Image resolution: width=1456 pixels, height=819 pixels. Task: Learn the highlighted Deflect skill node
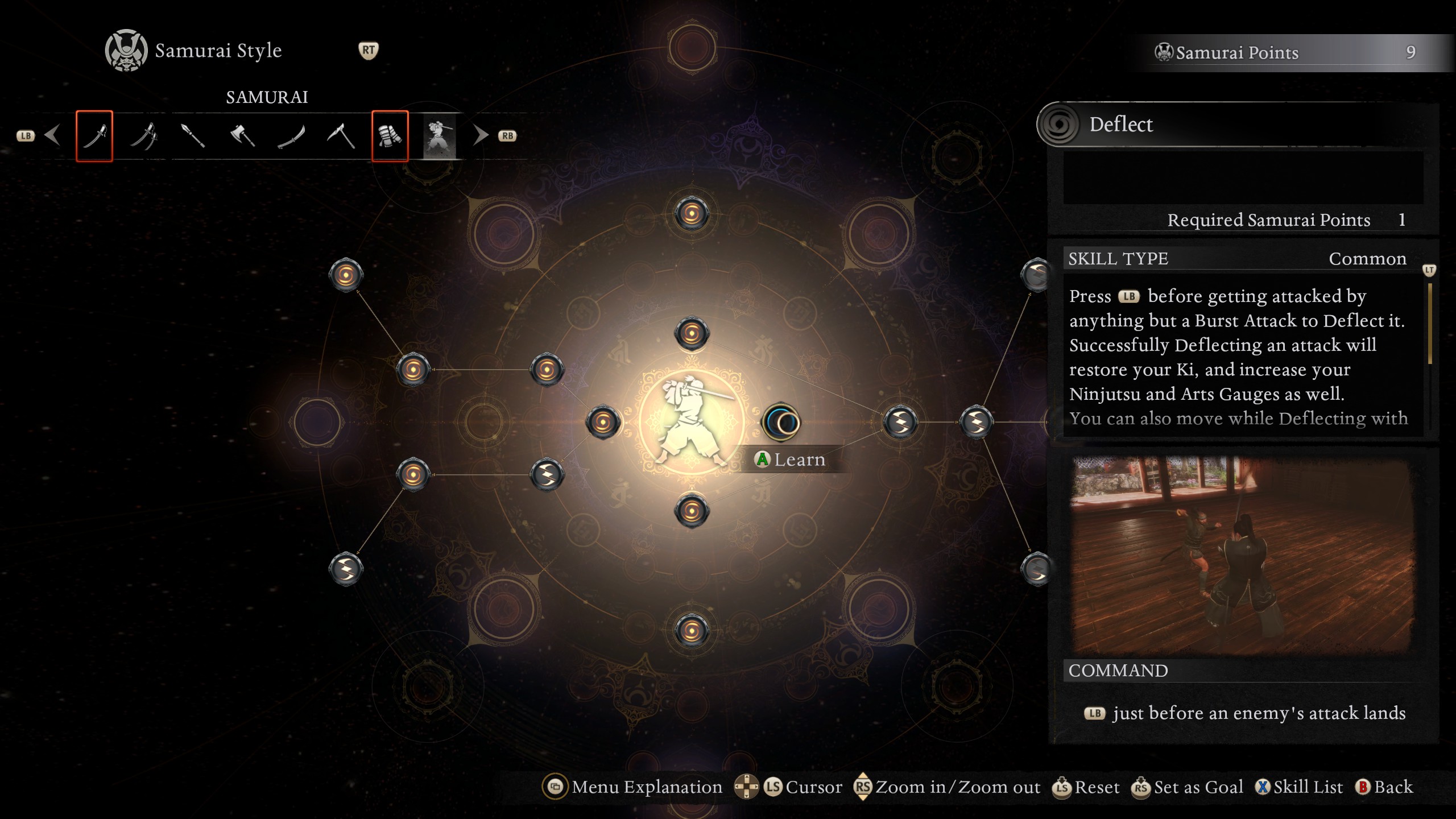click(781, 423)
